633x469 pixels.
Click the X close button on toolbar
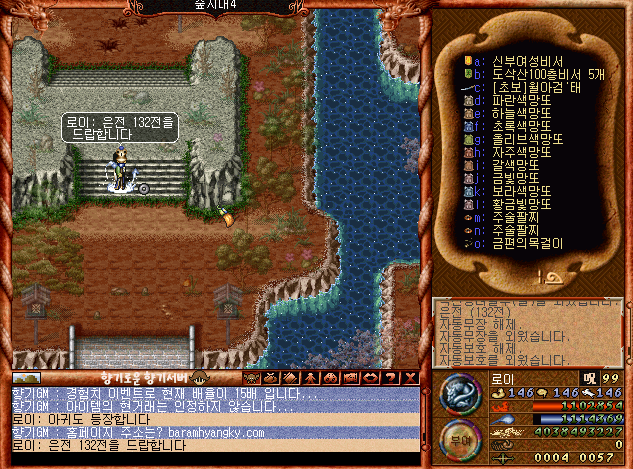(410, 377)
